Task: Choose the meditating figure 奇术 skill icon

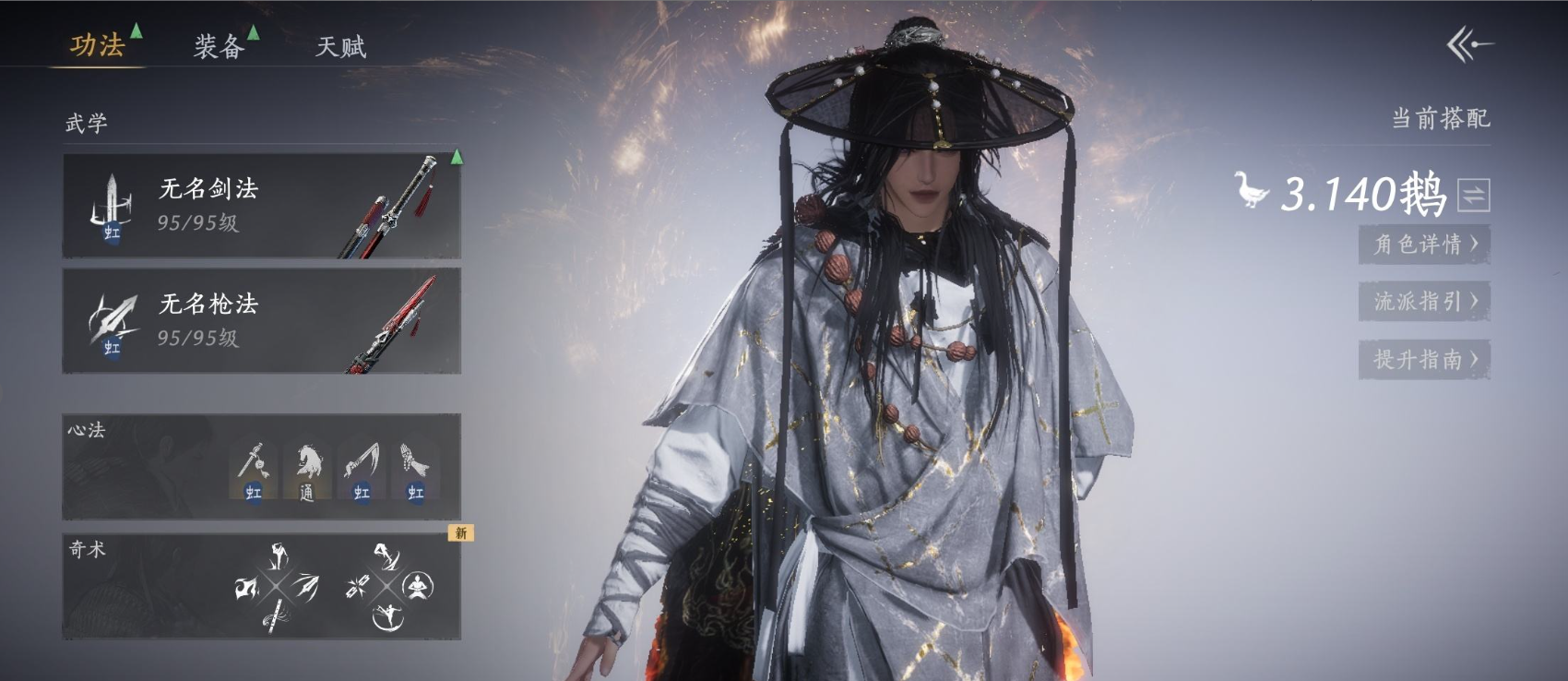Action: pos(419,585)
